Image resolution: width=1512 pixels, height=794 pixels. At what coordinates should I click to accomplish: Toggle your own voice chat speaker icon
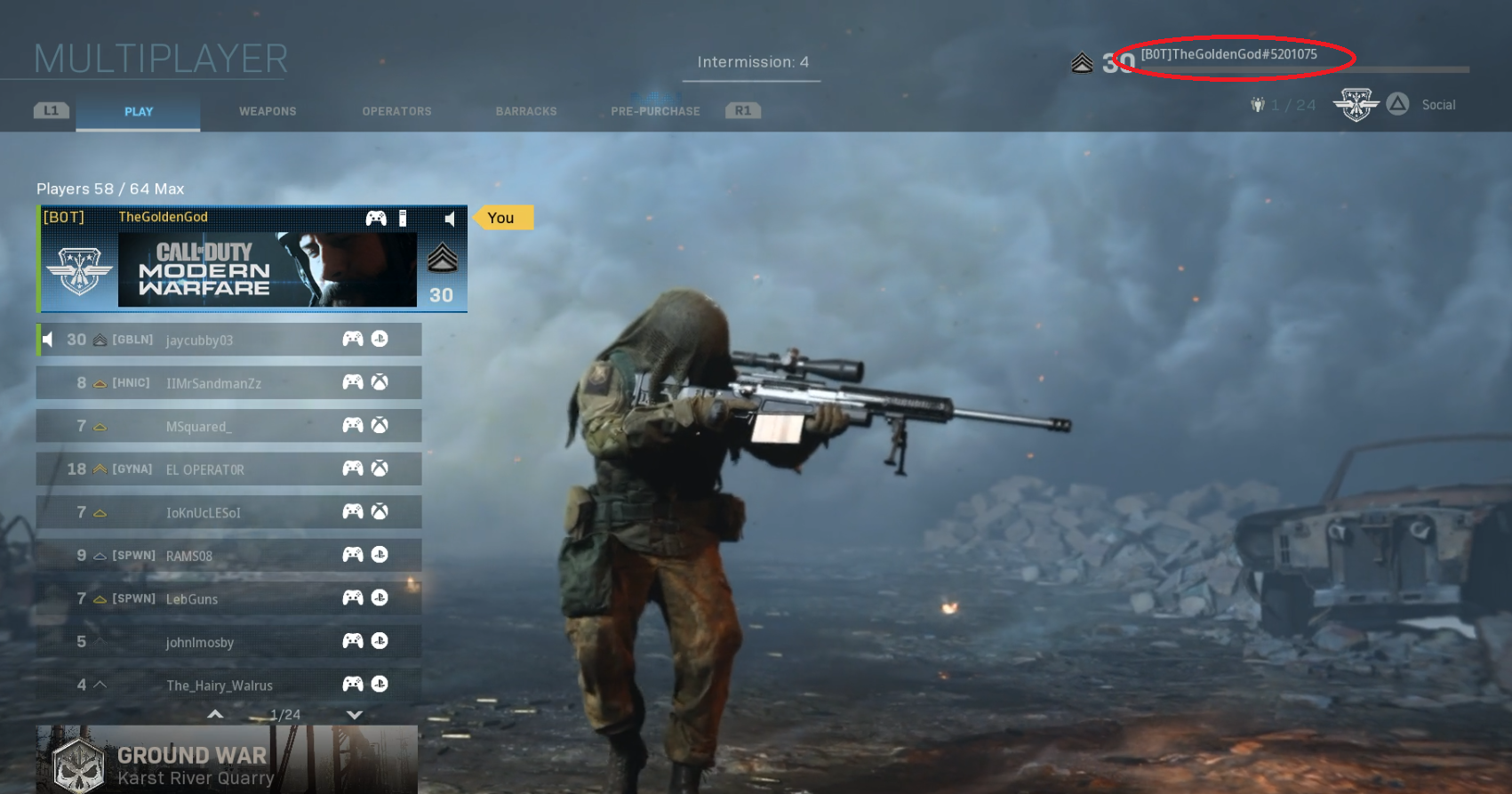[x=452, y=218]
